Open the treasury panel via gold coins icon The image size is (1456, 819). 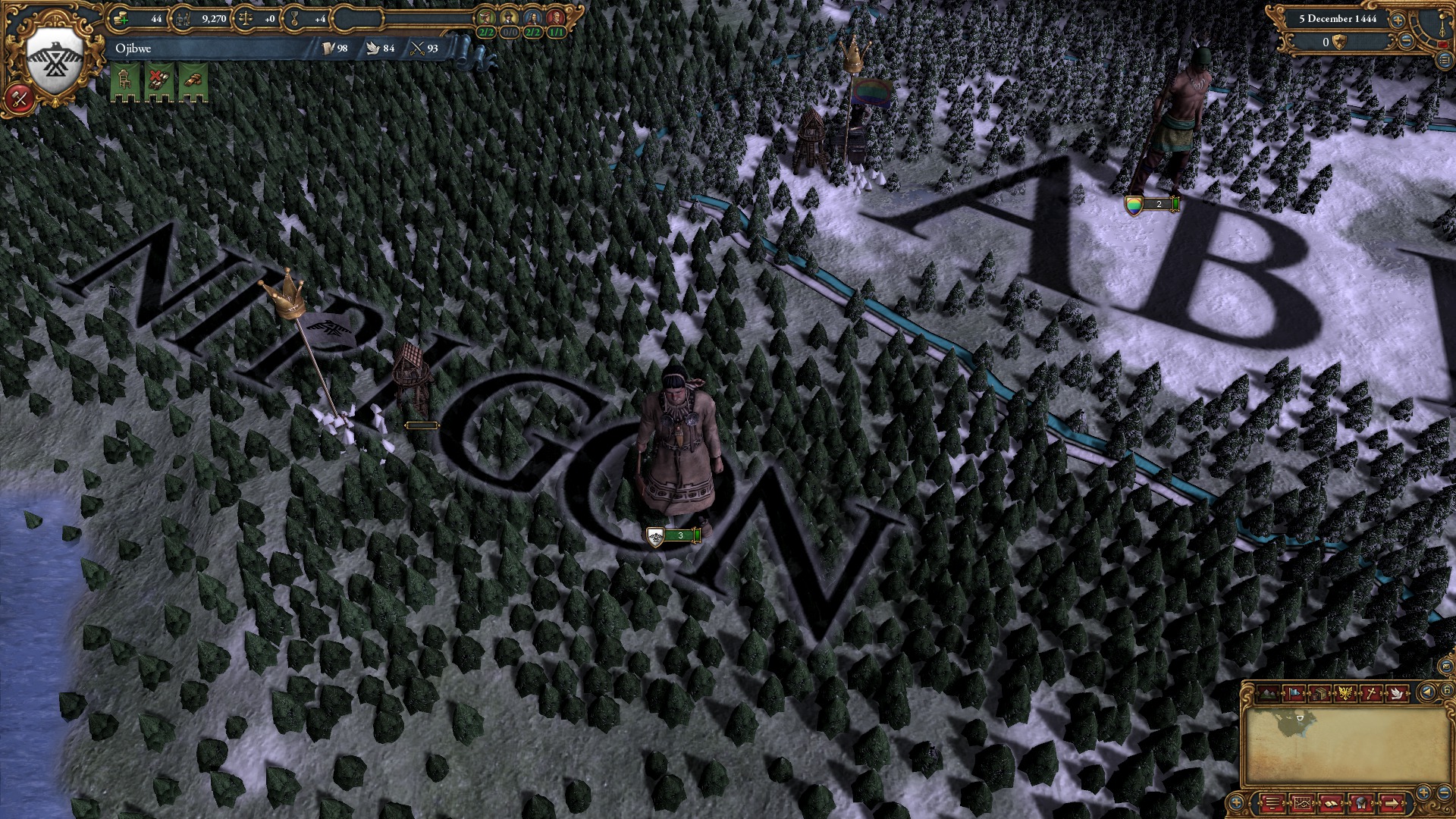[120, 18]
